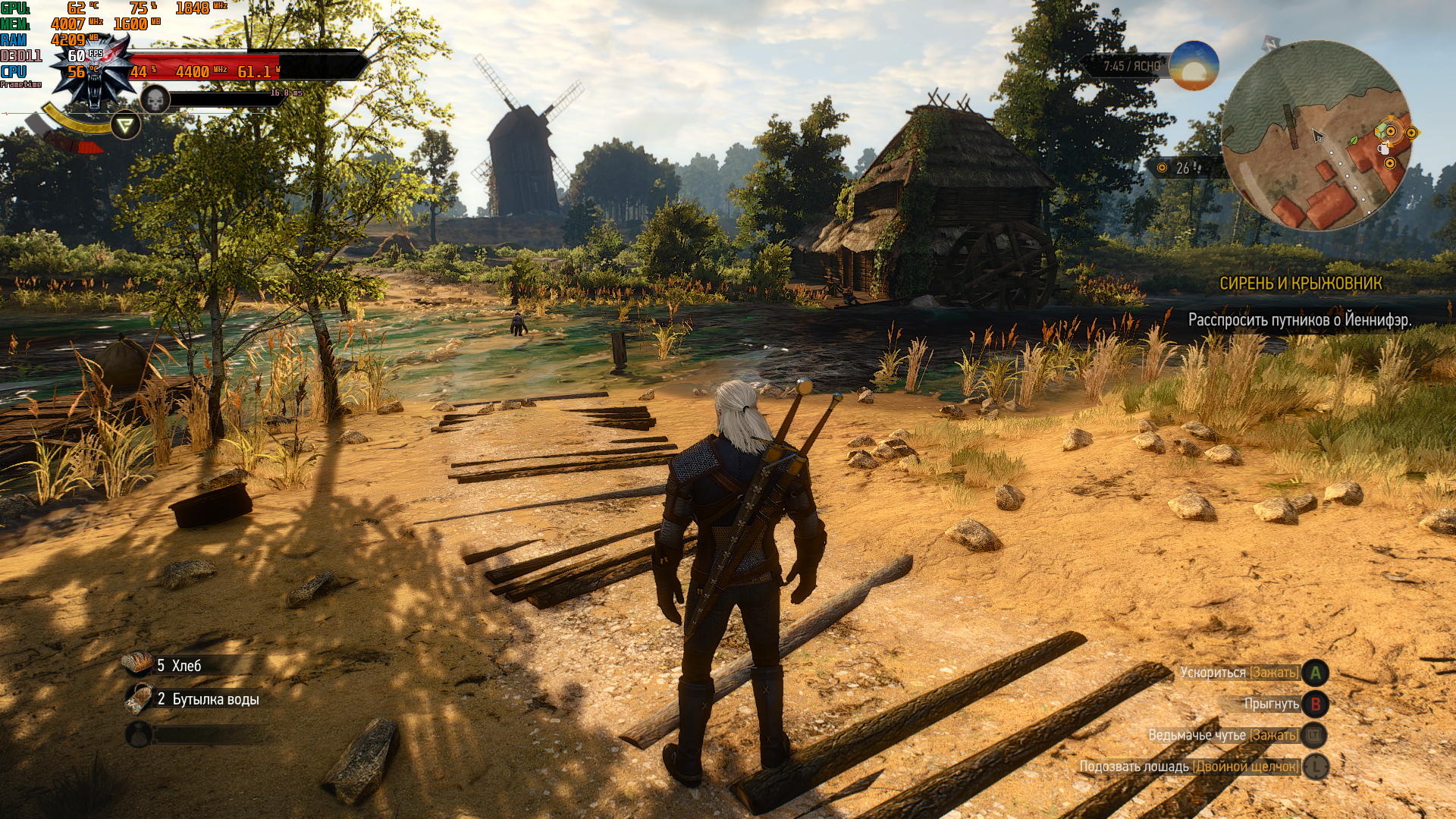Click the skull icon beside the toxicity bar
The height and width of the screenshot is (819, 1456).
pos(155,99)
